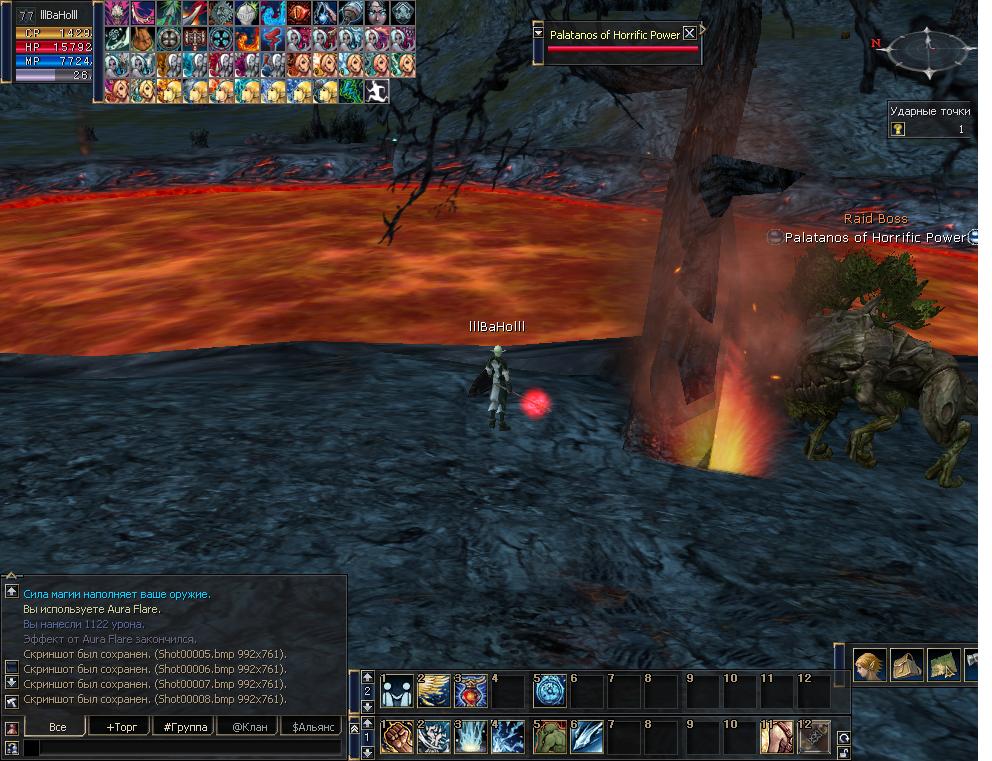Switch to the @Клан clan chat tab

(x=249, y=727)
